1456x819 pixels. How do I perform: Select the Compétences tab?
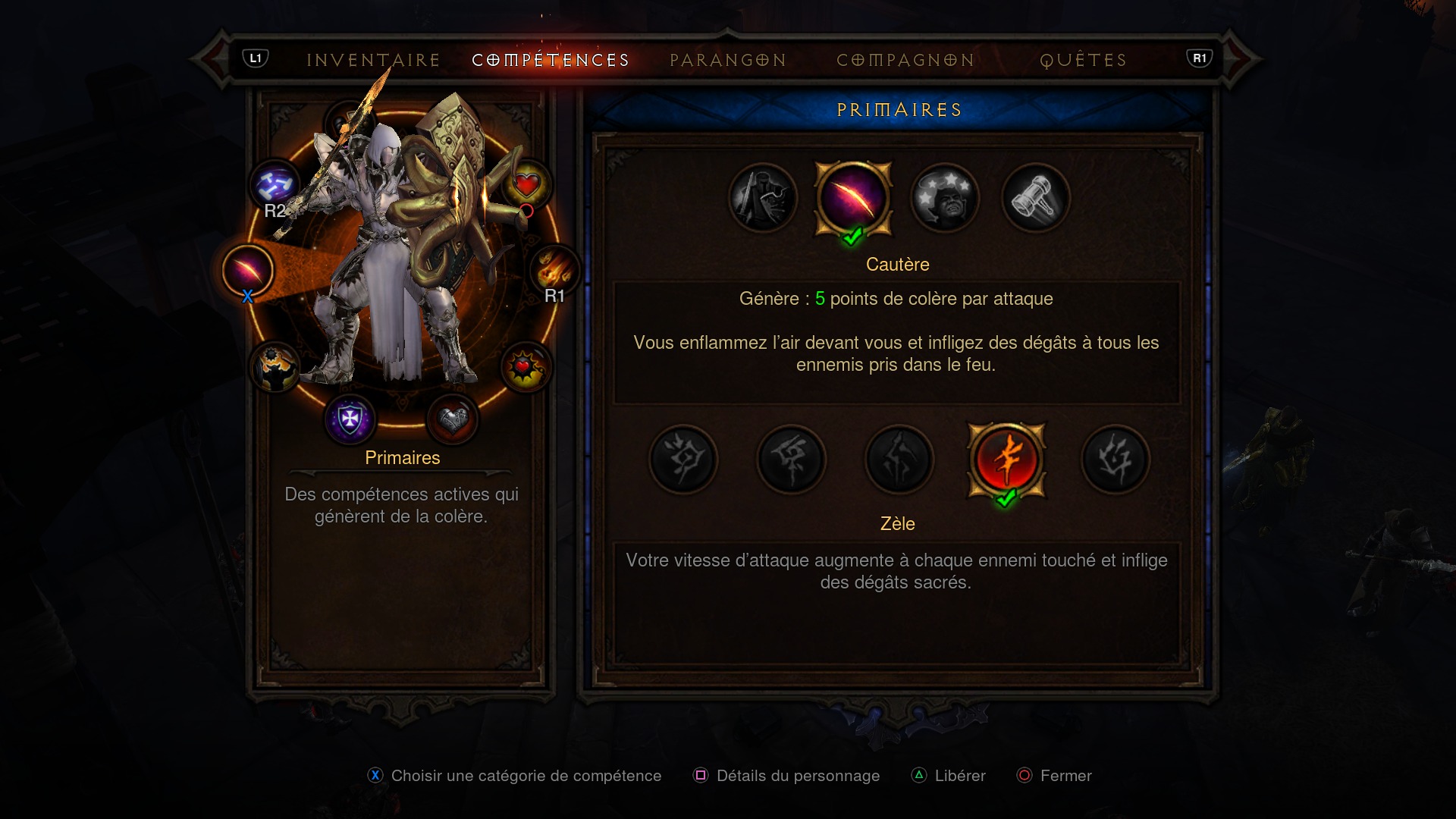click(551, 60)
